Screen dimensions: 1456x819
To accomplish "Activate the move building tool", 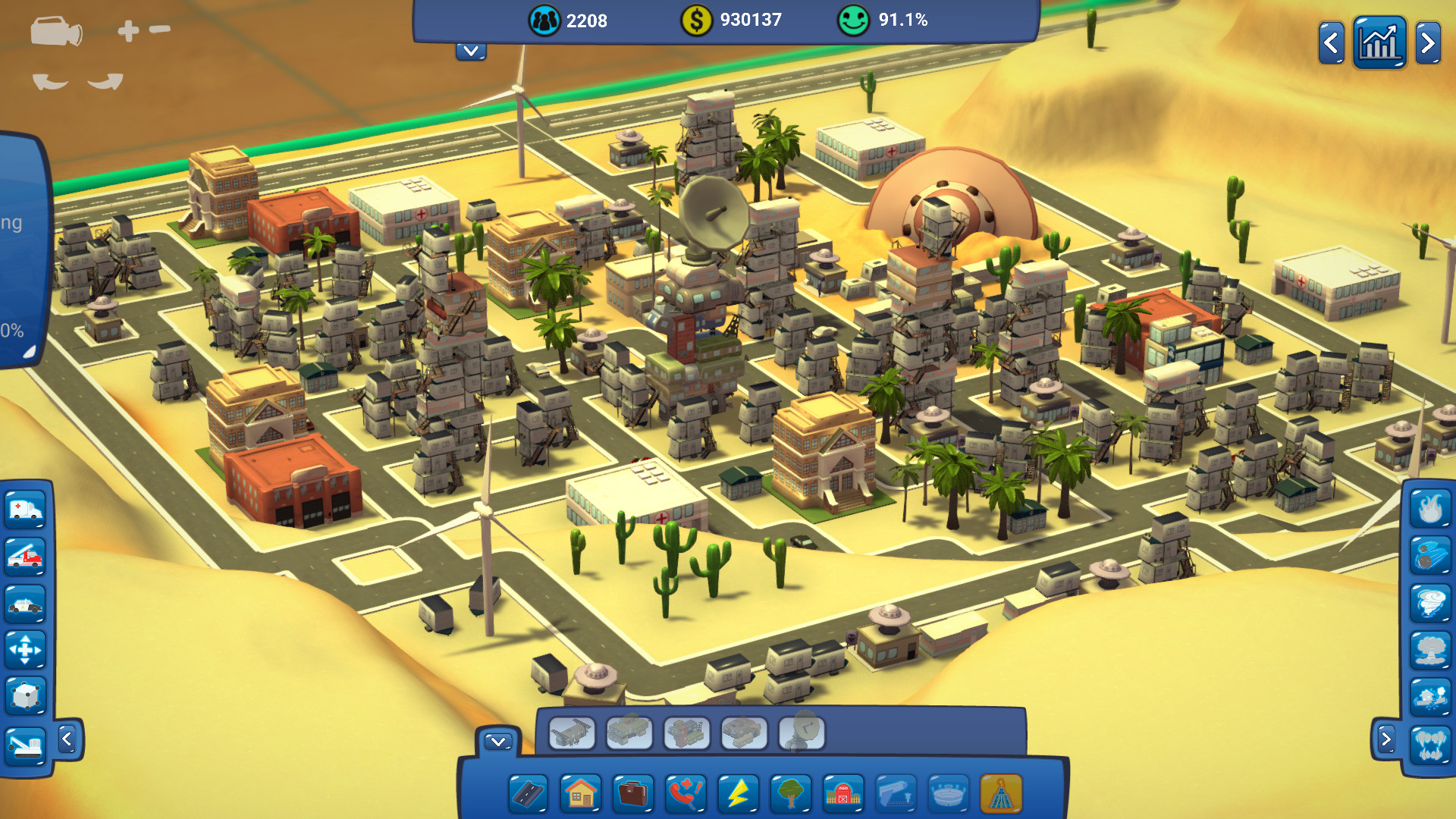I will pyautogui.click(x=27, y=650).
